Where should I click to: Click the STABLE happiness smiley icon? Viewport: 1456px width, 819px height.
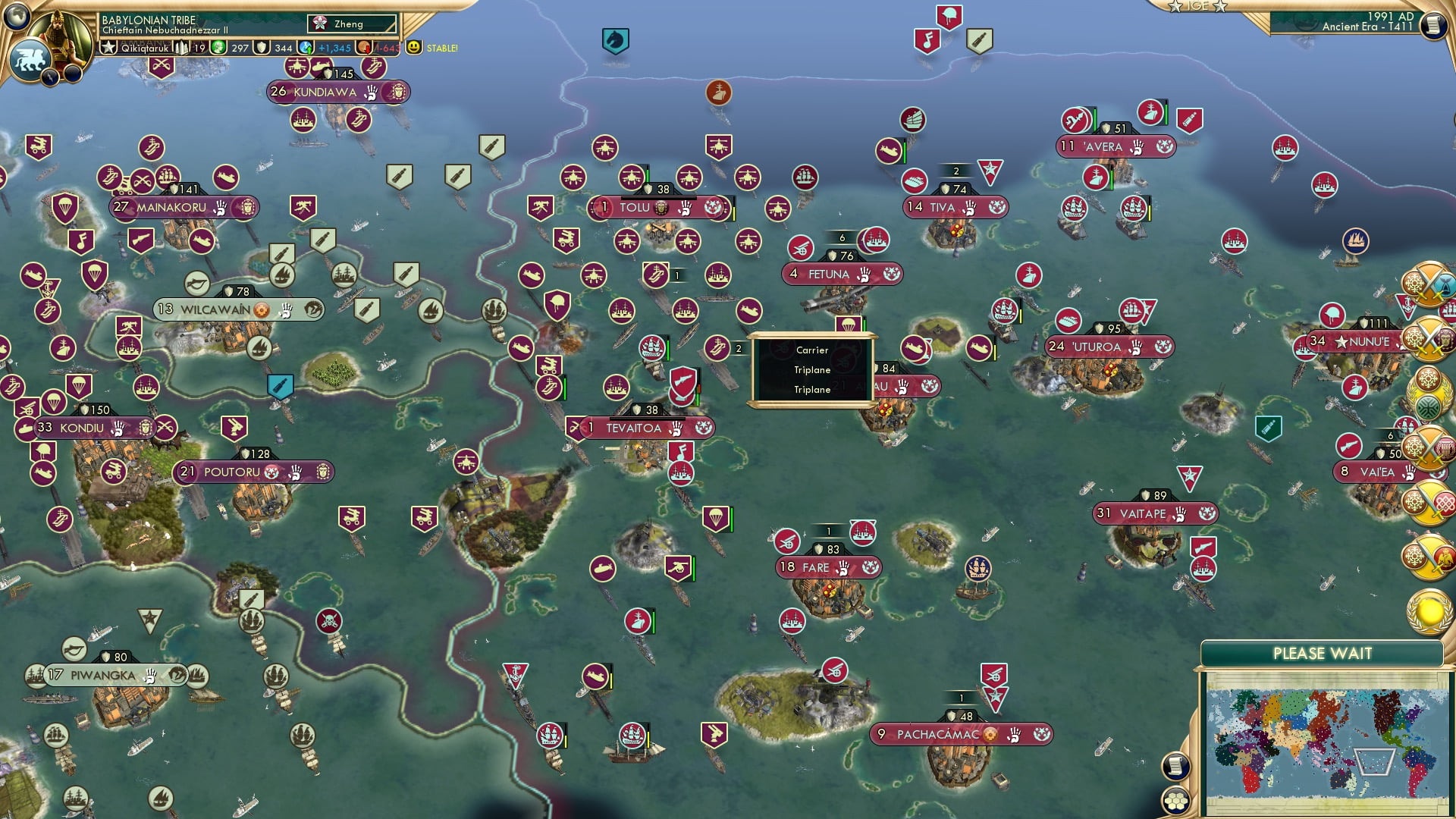(x=412, y=48)
